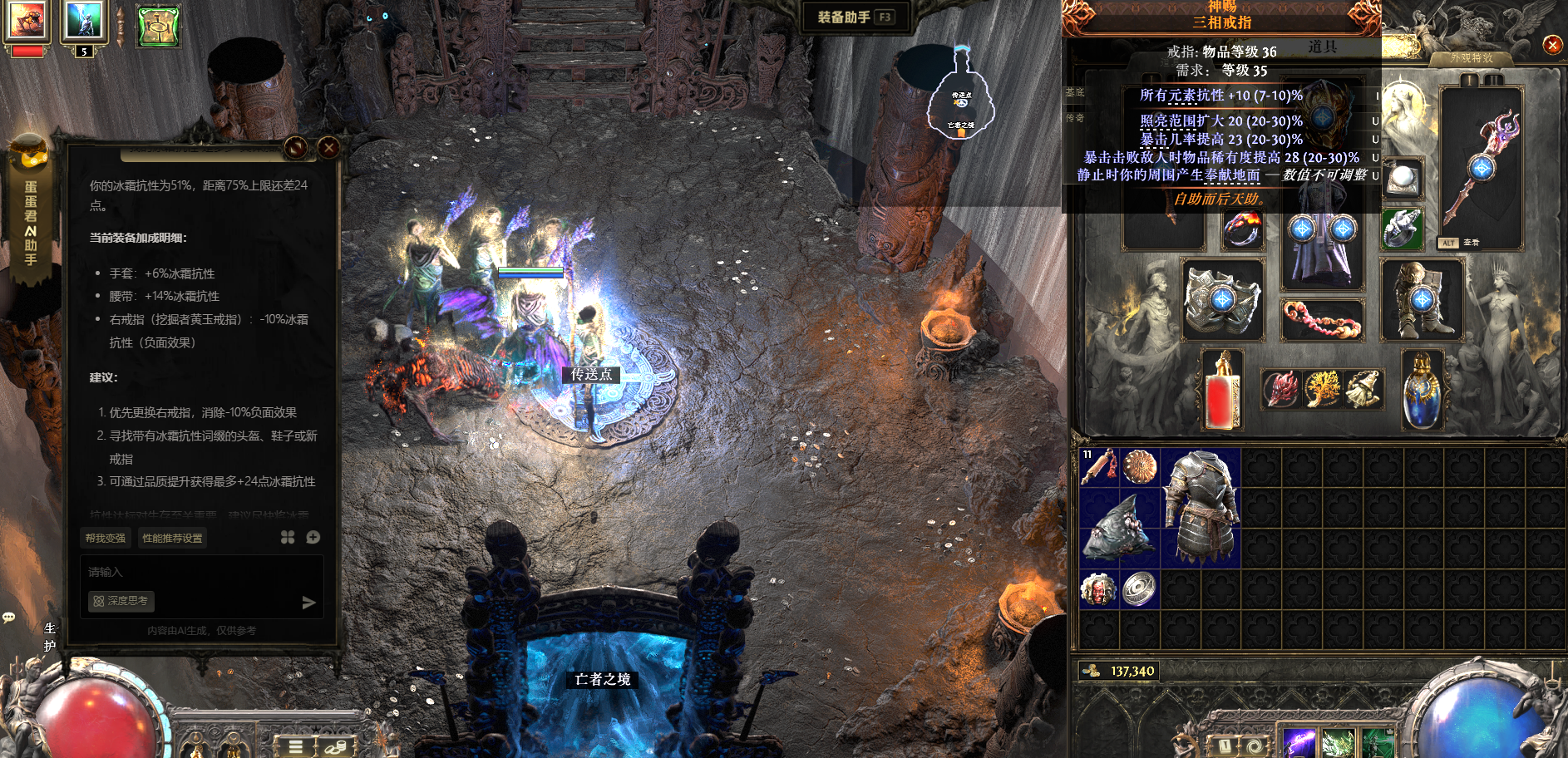Click the red life flask slot
The width and height of the screenshot is (1568, 758).
[1222, 391]
